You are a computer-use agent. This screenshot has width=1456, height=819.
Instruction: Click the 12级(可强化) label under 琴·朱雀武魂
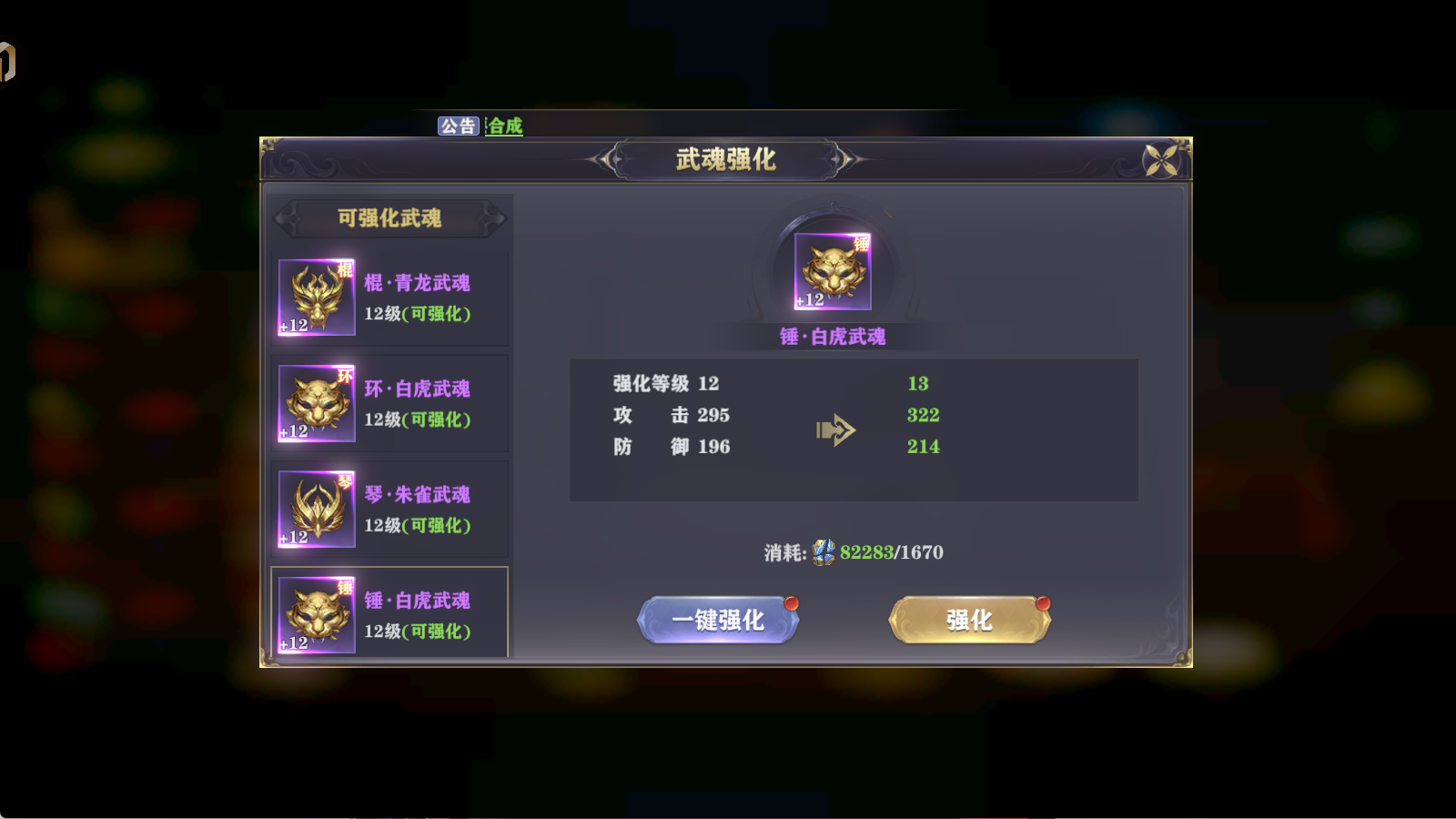click(416, 526)
